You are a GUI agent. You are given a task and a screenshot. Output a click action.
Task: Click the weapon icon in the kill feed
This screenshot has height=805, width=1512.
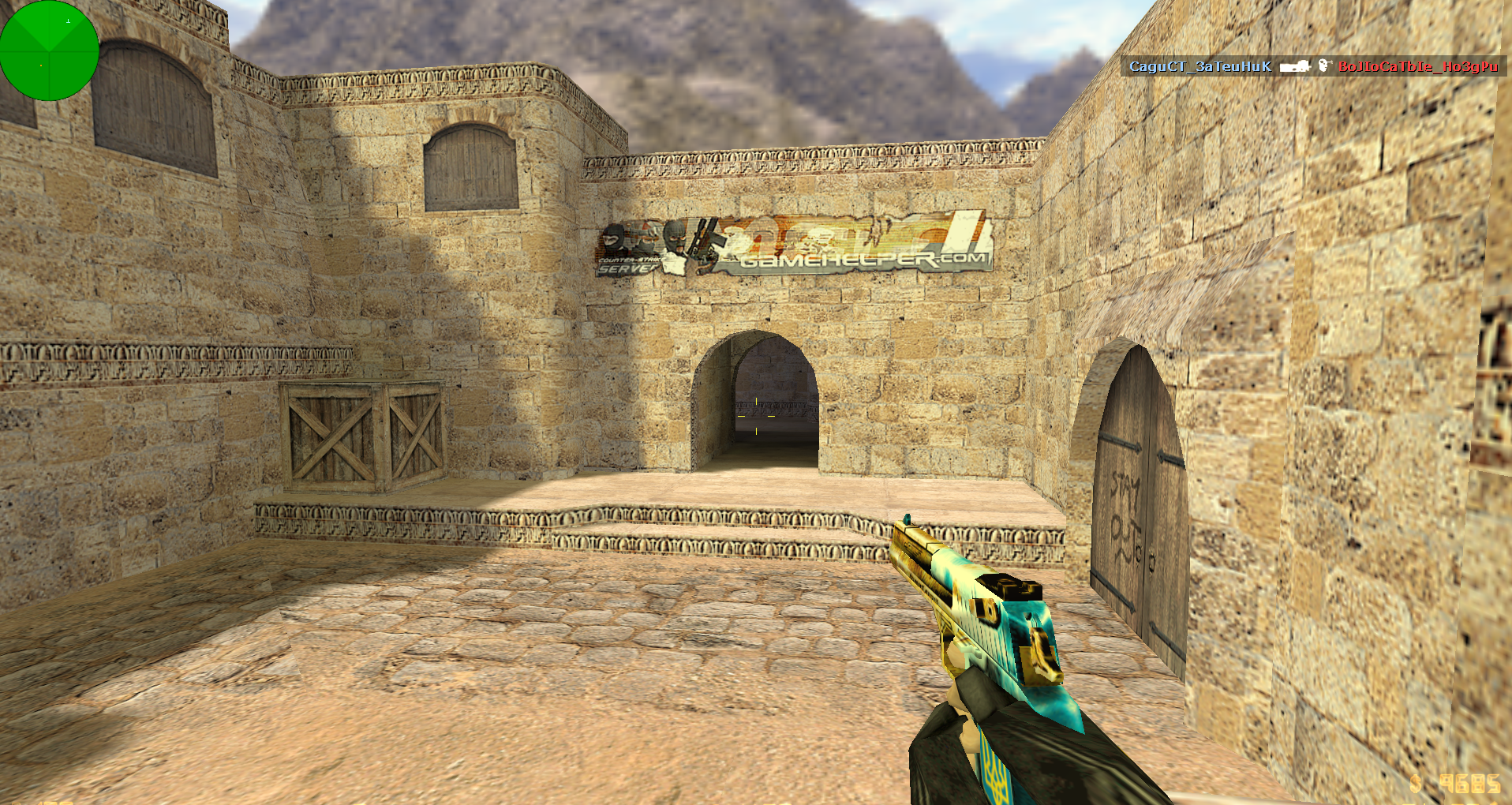[x=1294, y=66]
